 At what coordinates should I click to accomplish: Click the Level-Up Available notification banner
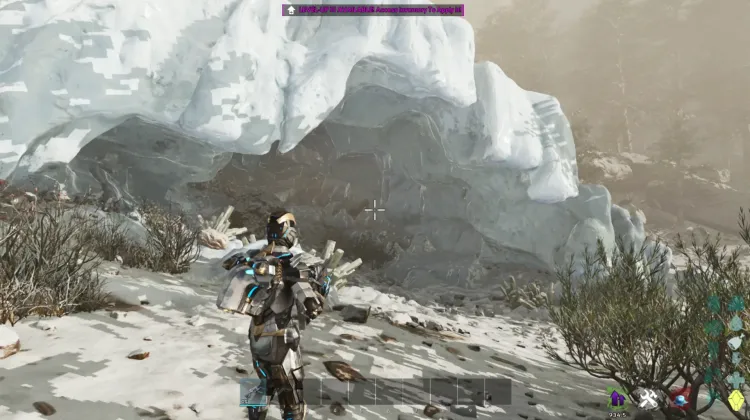coord(373,9)
